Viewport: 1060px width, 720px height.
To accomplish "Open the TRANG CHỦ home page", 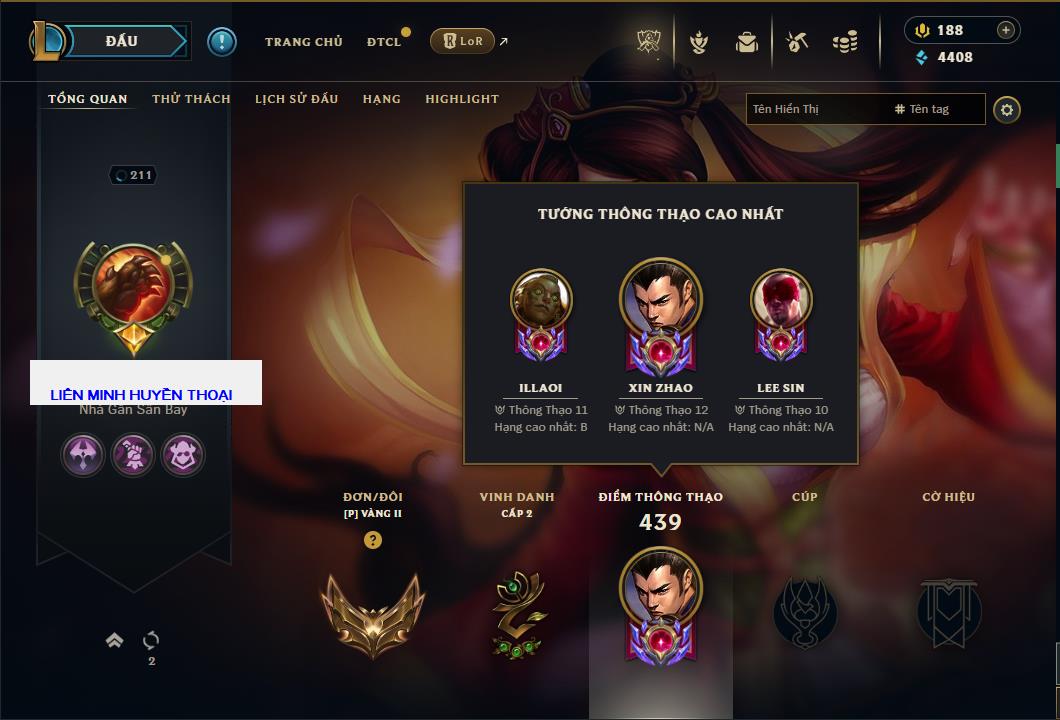I will pos(303,42).
